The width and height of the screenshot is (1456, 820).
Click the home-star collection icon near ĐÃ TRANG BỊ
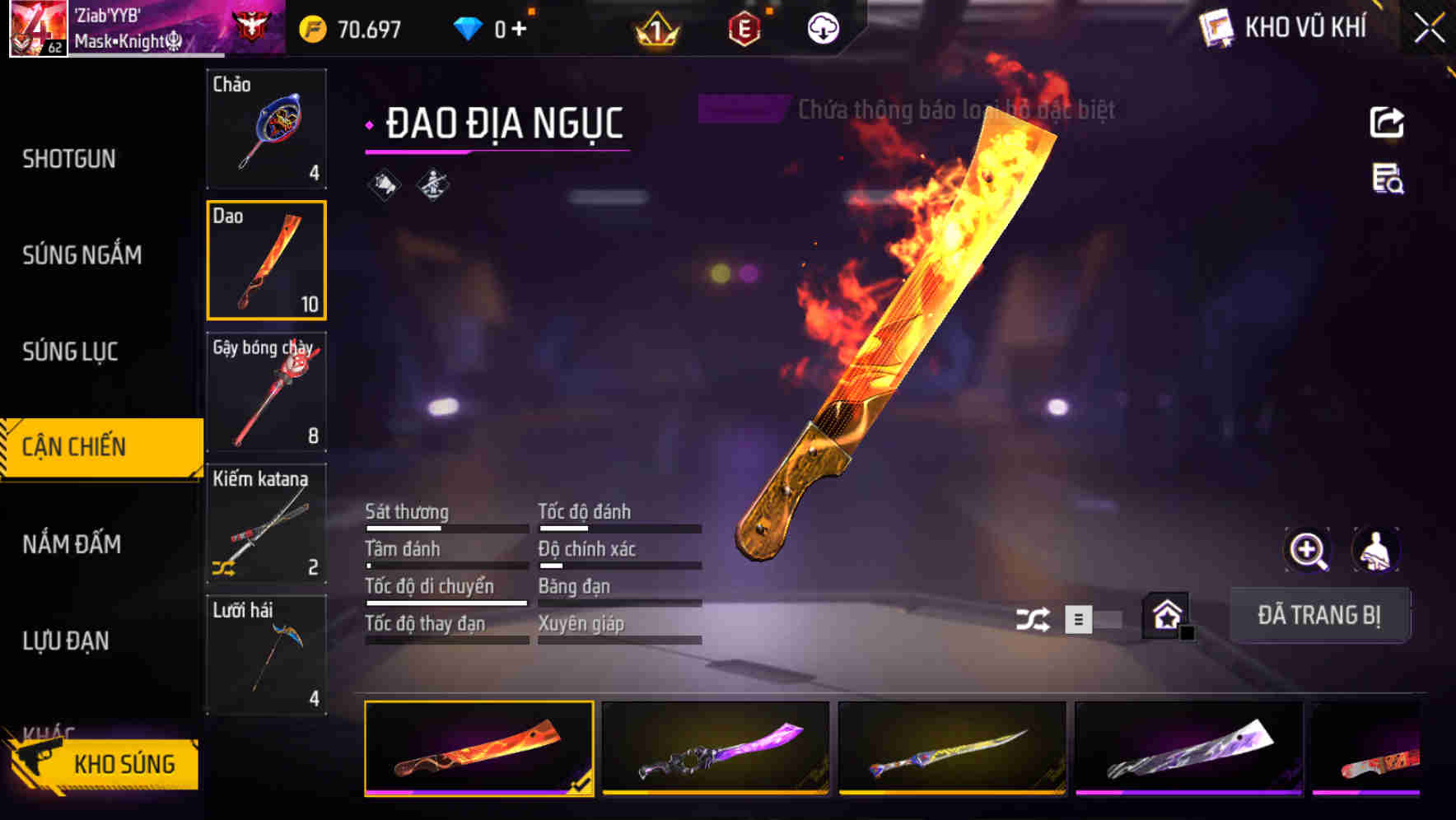(x=1166, y=616)
